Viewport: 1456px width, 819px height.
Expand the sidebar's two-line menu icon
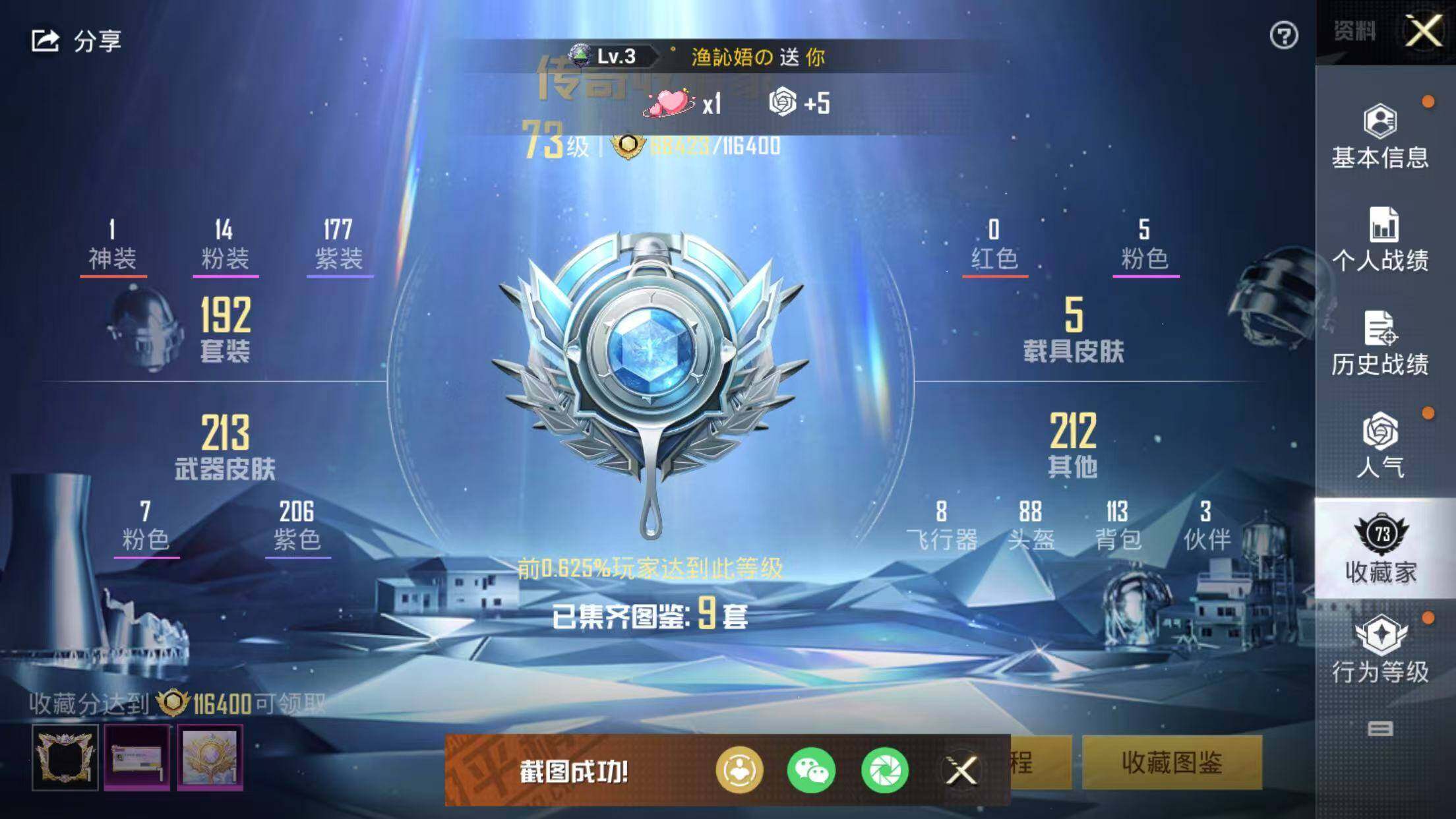1380,729
